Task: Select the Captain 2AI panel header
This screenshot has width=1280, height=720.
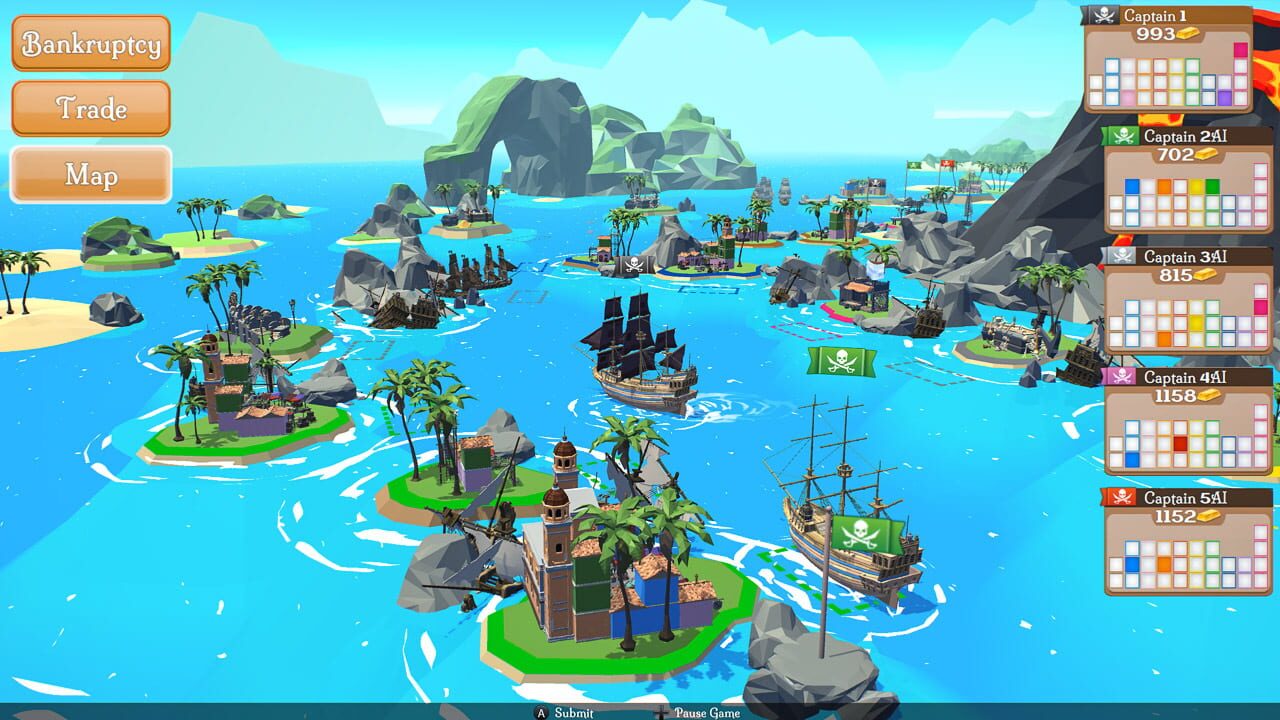Action: tap(1185, 136)
